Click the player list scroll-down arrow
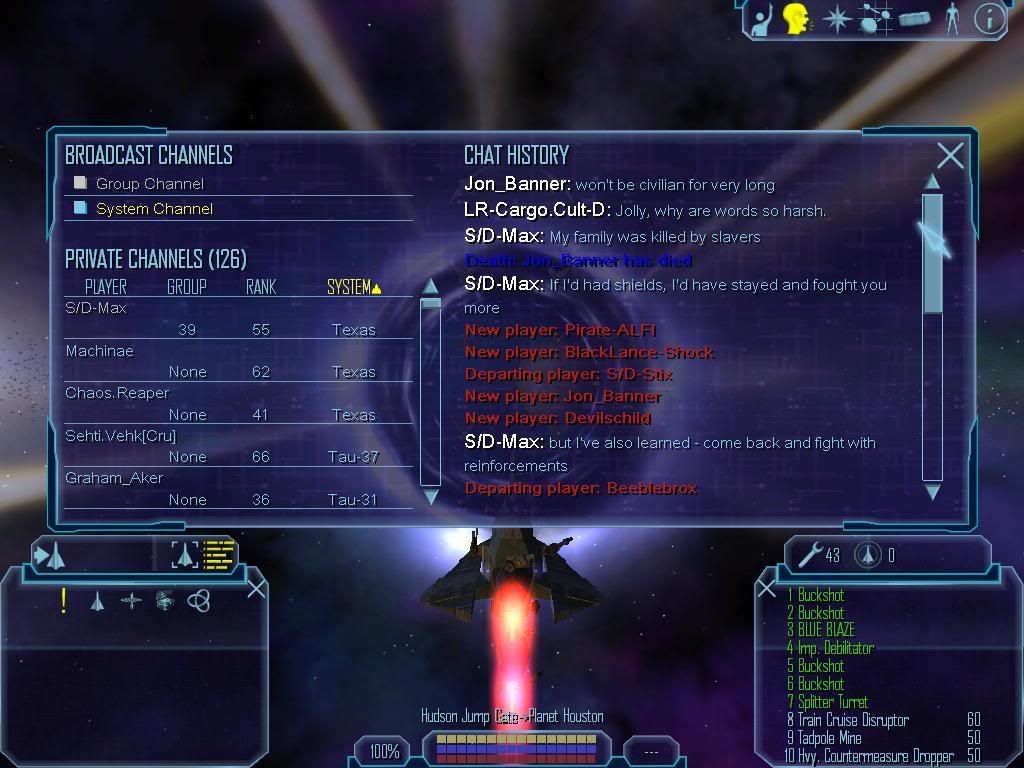 (x=431, y=495)
